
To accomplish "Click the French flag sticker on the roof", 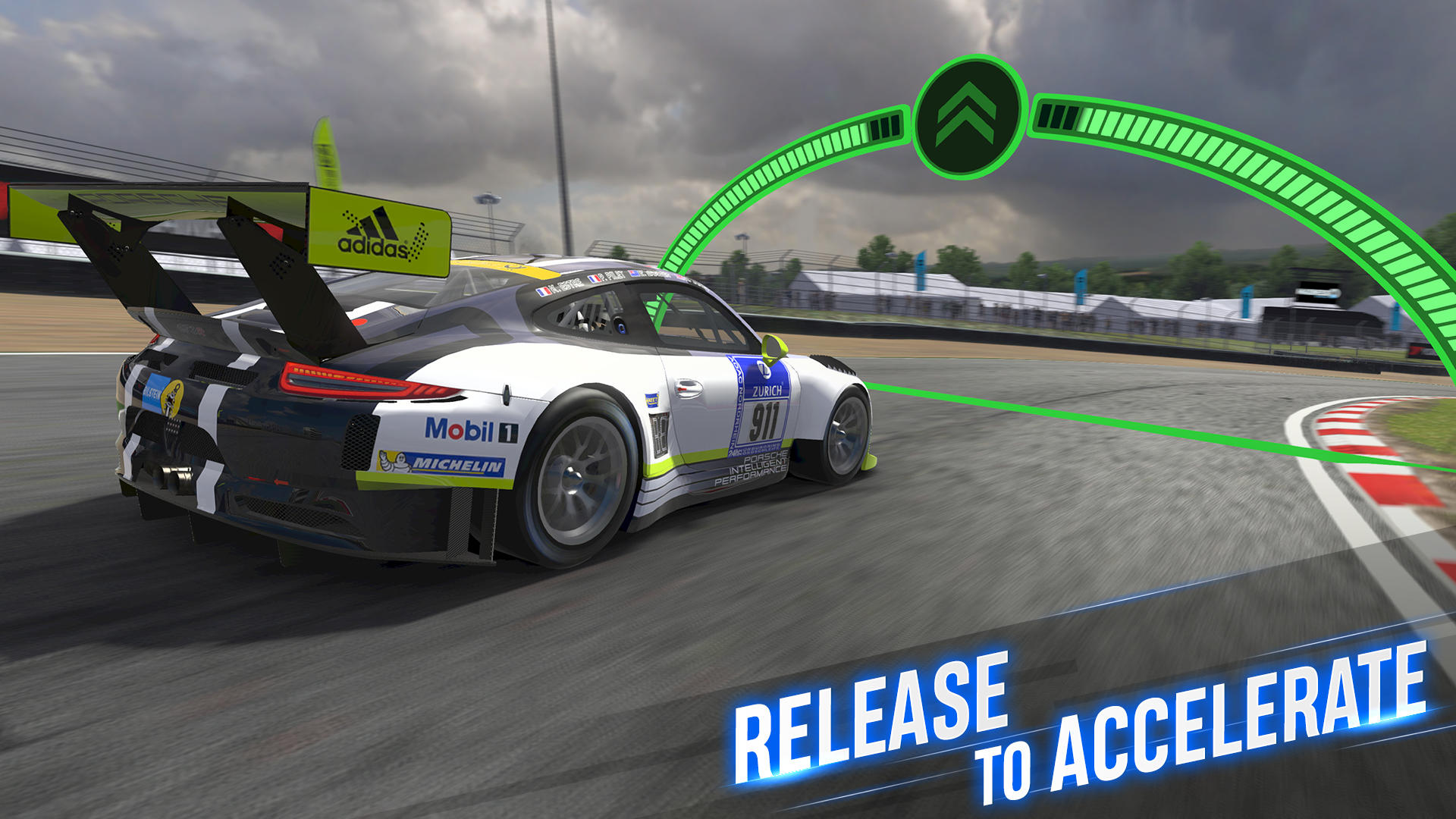I will click(x=543, y=290).
